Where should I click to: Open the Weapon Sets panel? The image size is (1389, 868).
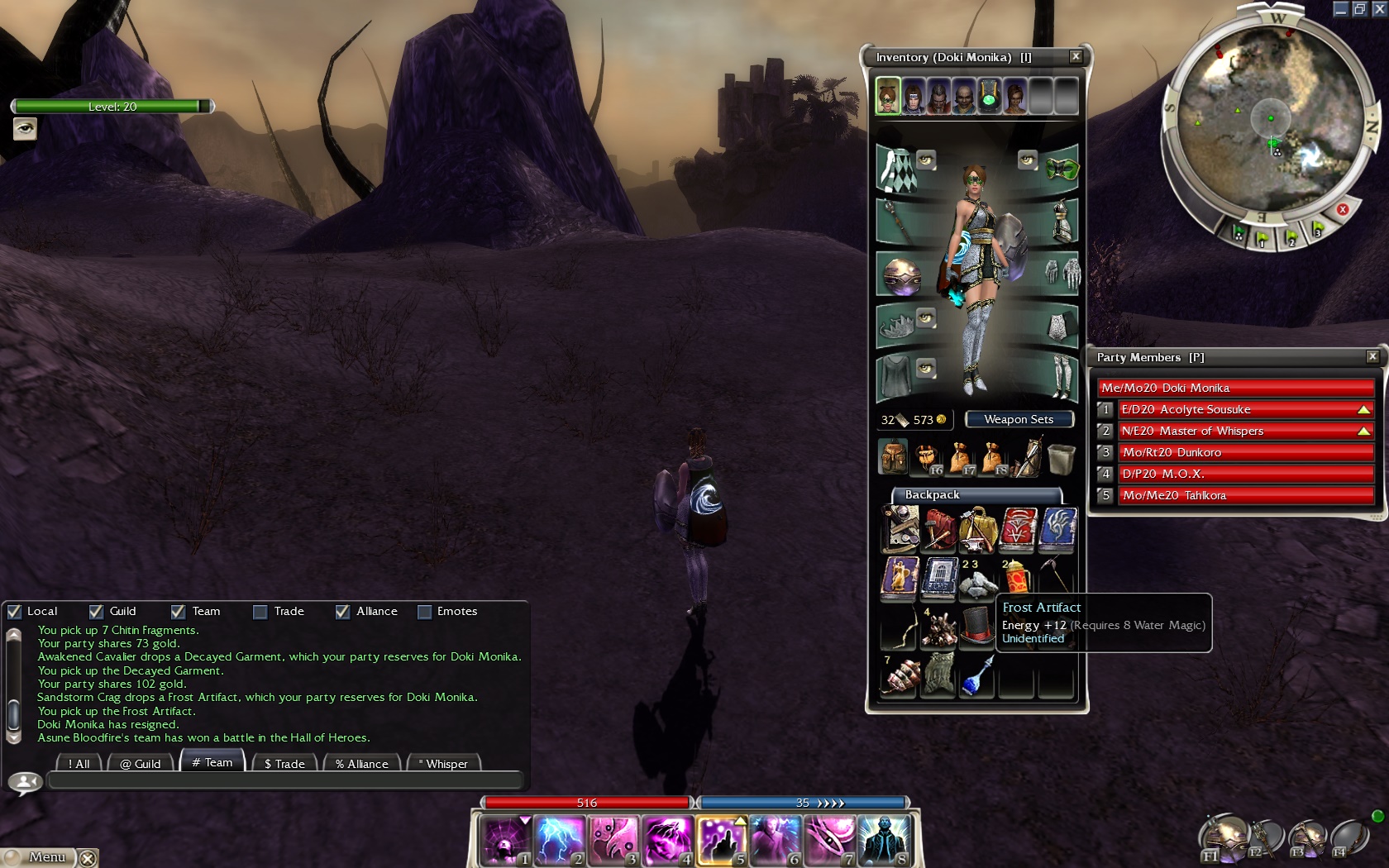click(x=1019, y=420)
